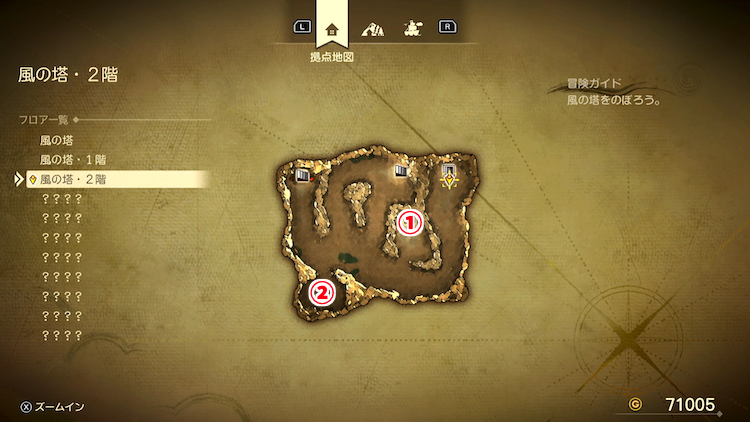Switch to the mountain area map tab
Image resolution: width=750 pixels, height=422 pixels.
pyautogui.click(x=373, y=28)
